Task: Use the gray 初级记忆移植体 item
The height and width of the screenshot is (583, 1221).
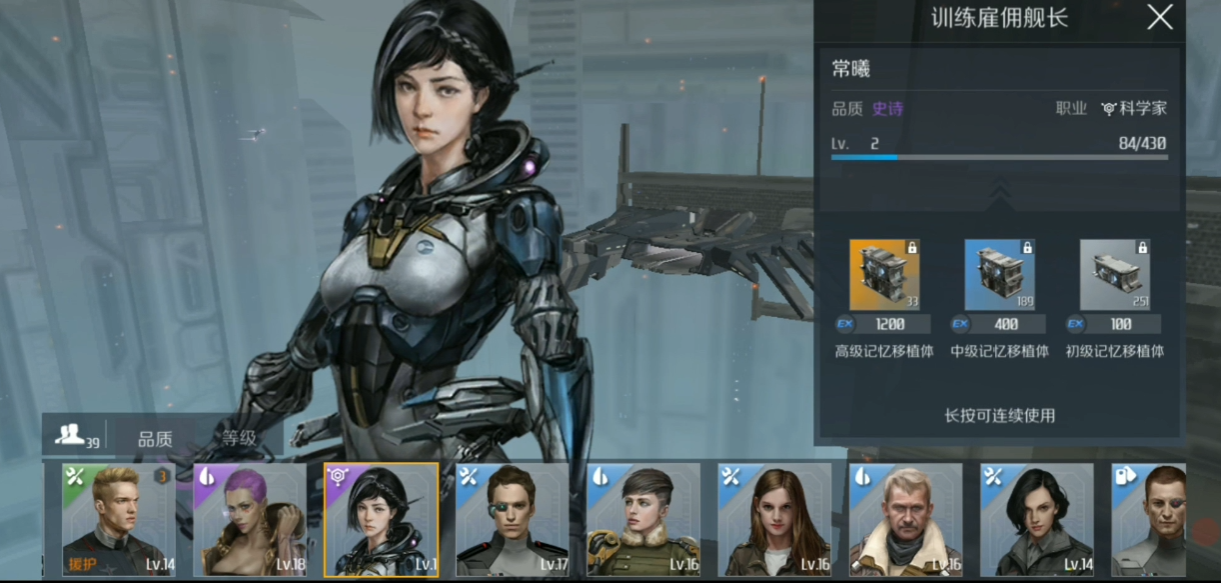Action: click(1114, 275)
